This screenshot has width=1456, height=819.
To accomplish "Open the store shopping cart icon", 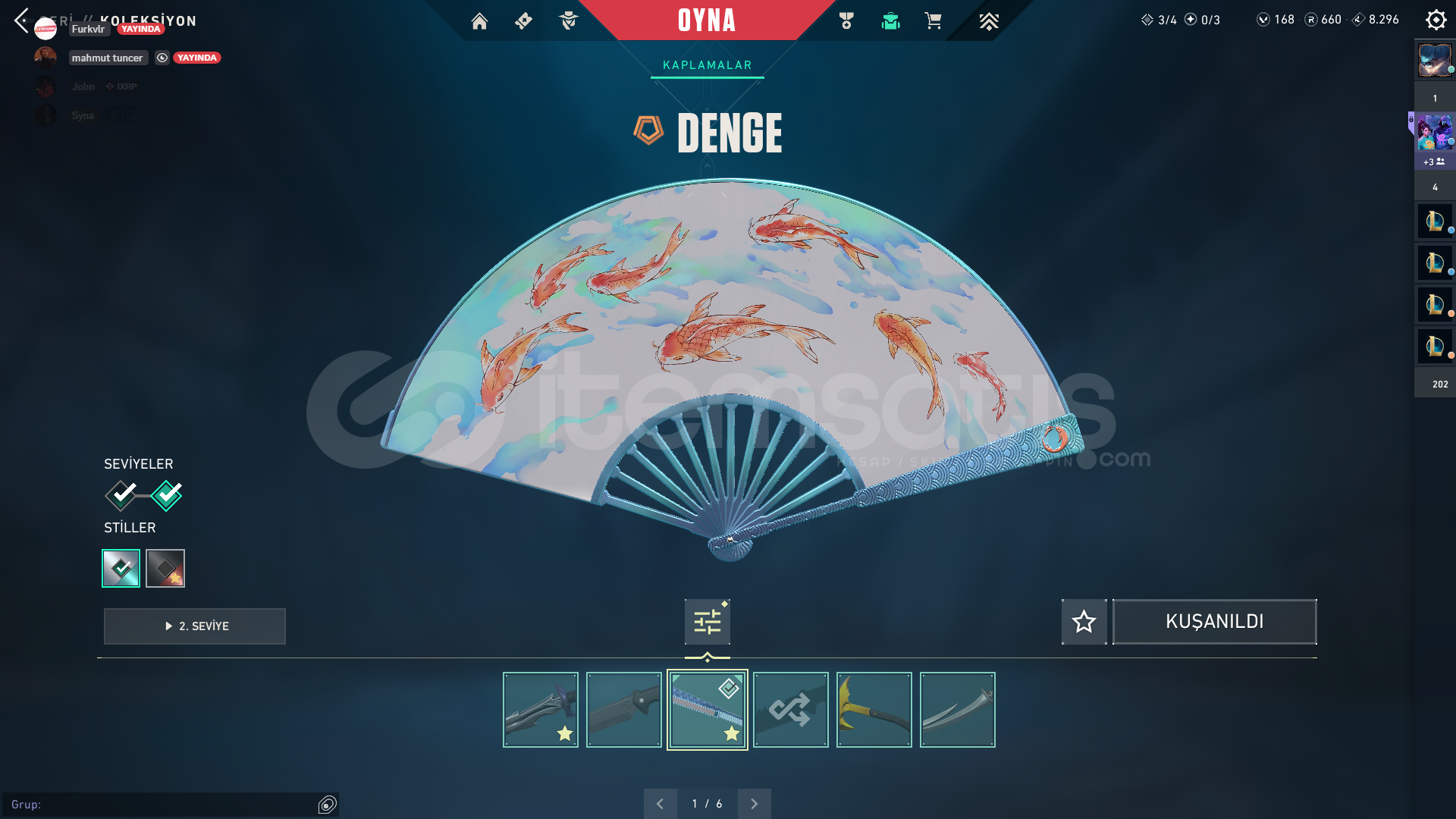I will 933,21.
